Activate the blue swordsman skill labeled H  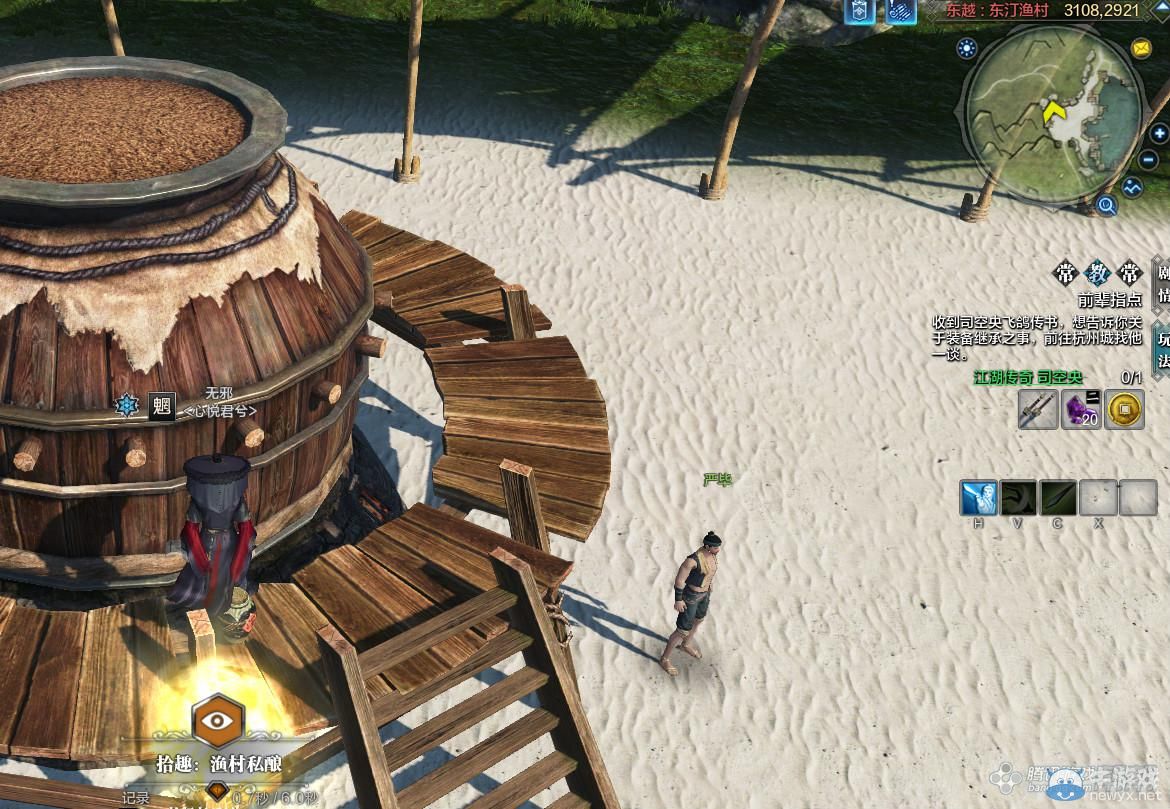pyautogui.click(x=979, y=497)
